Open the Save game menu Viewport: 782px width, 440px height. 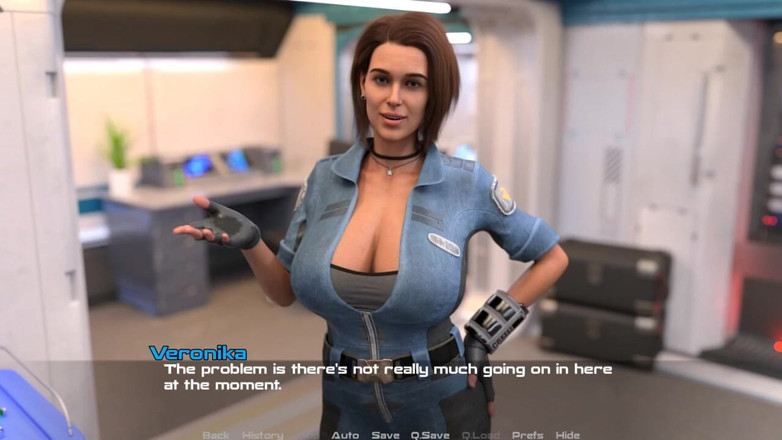(385, 435)
